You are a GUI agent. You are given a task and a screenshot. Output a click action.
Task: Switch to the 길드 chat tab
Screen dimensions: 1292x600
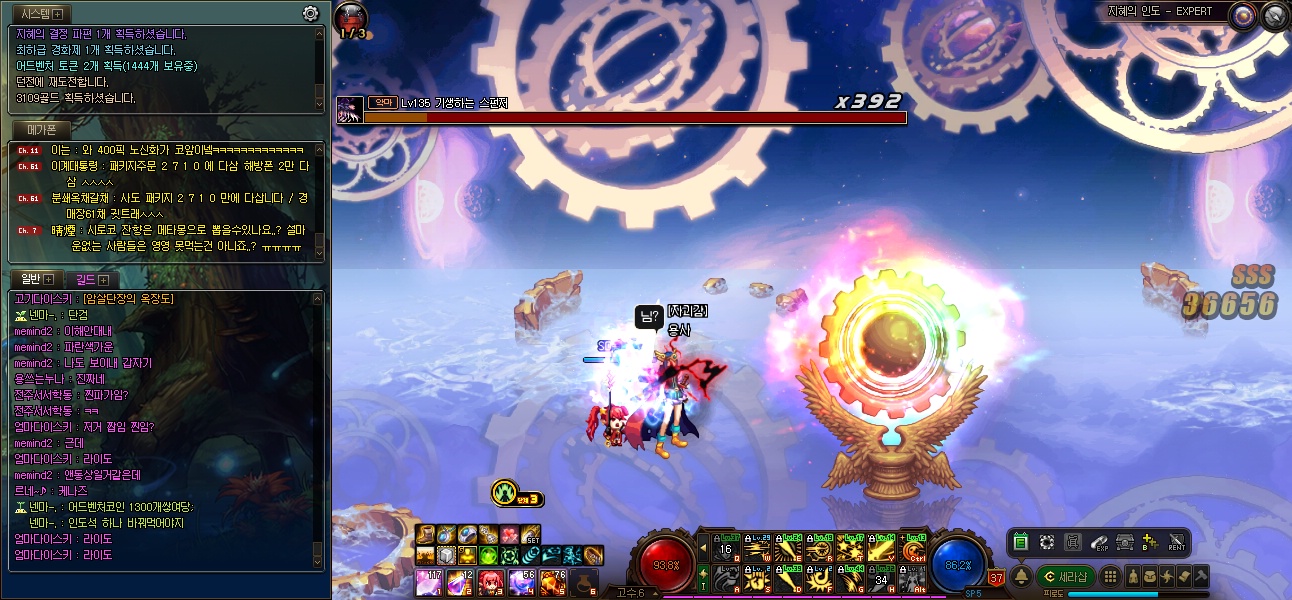[x=92, y=279]
